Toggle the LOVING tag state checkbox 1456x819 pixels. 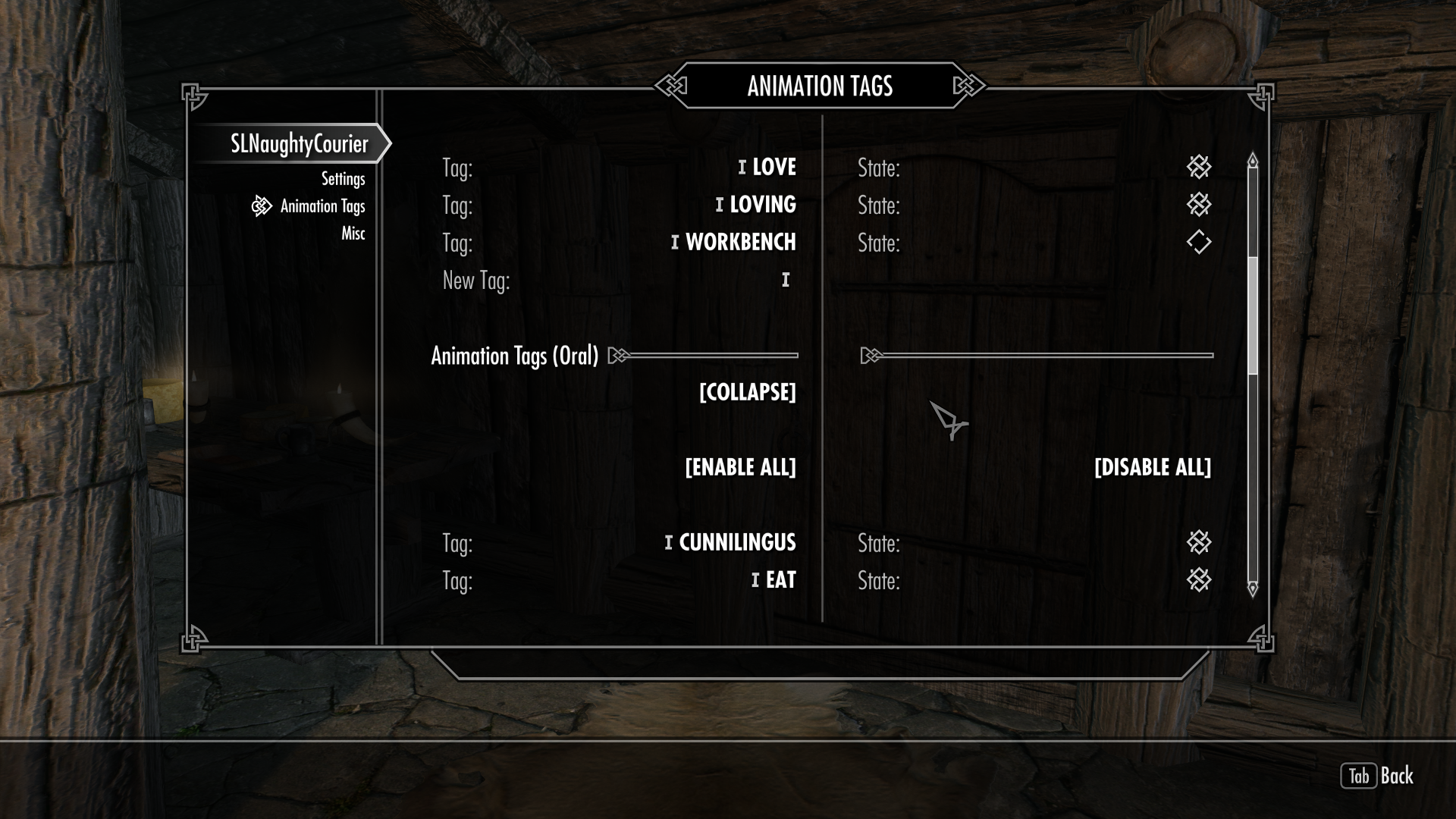[1198, 205]
